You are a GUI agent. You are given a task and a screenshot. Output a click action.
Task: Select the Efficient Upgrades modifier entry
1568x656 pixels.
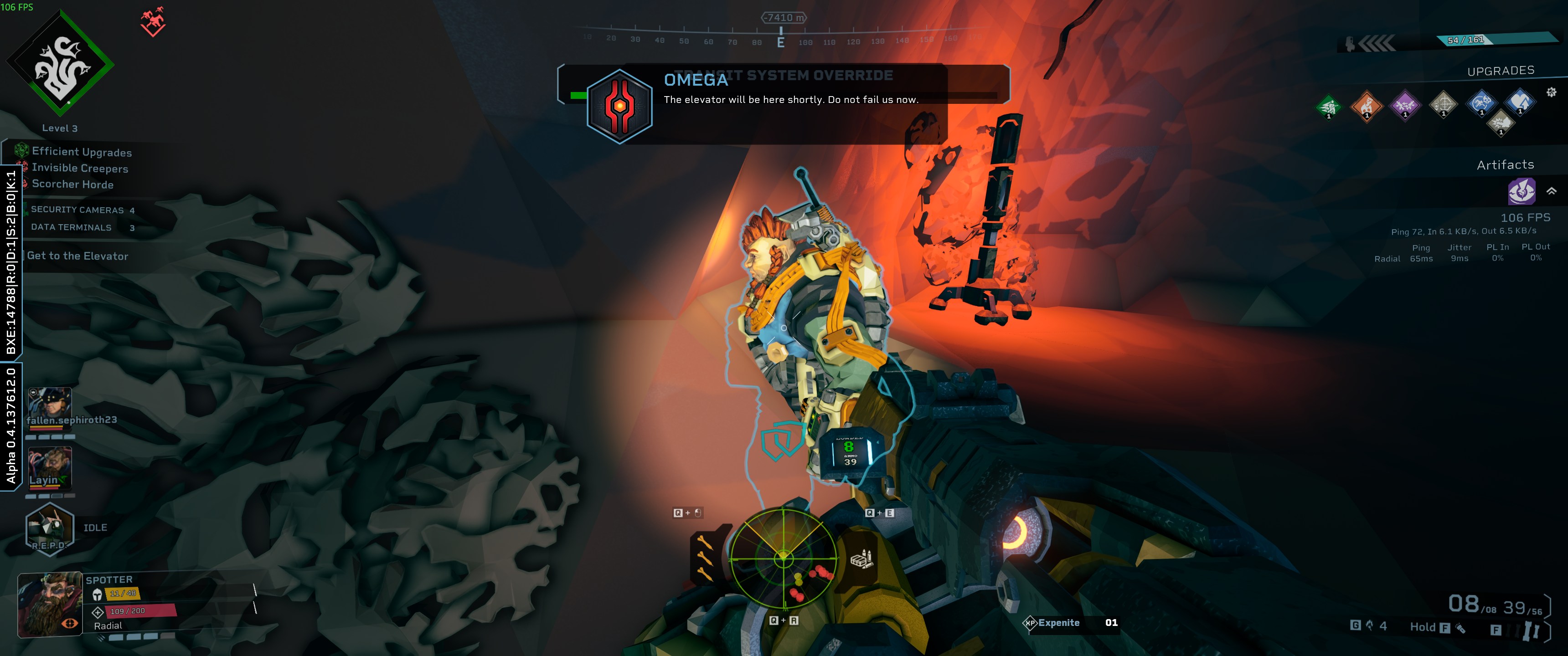coord(82,152)
